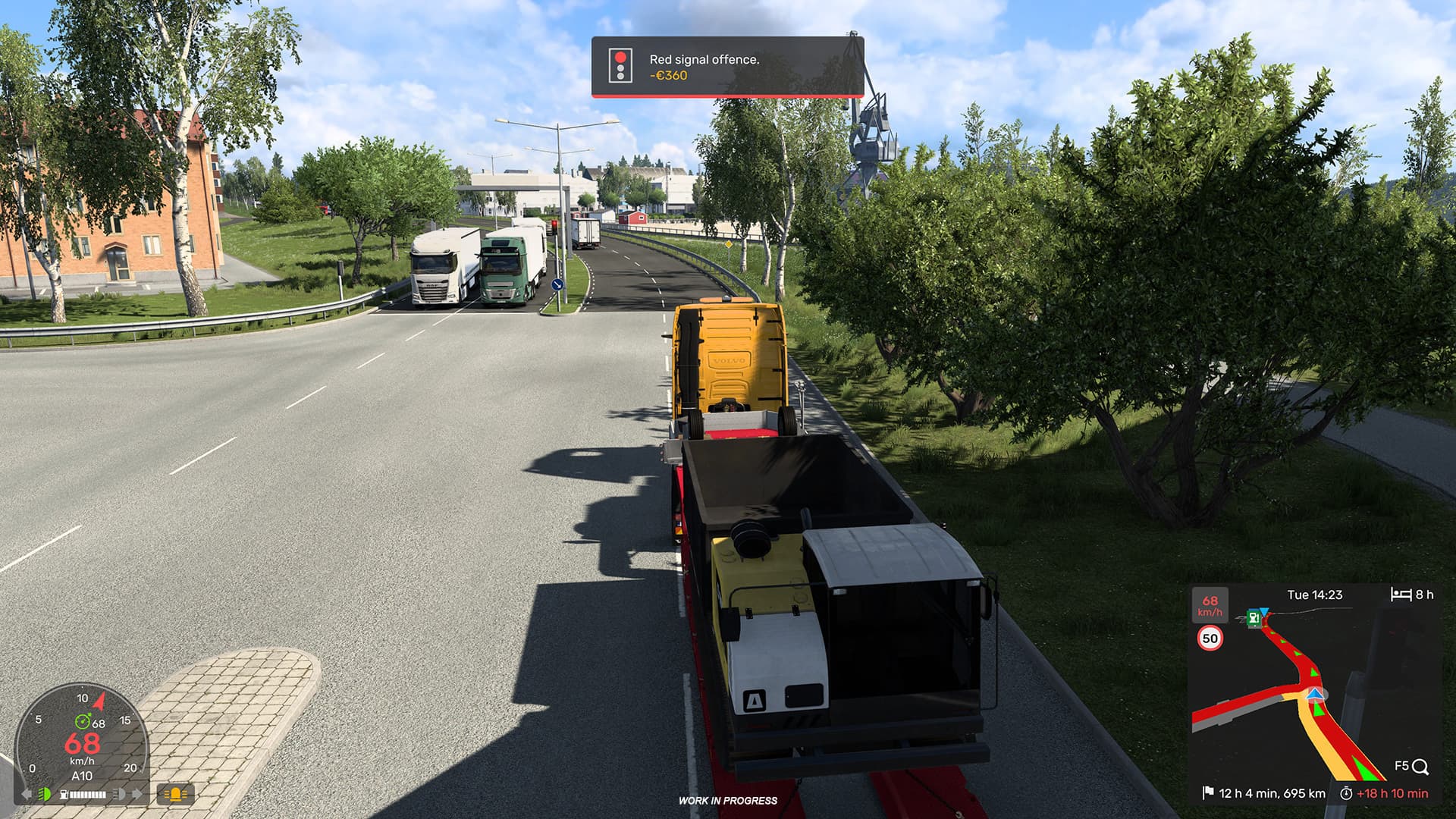
Task: Click the cruise control speedometer icon
Action: click(x=83, y=721)
